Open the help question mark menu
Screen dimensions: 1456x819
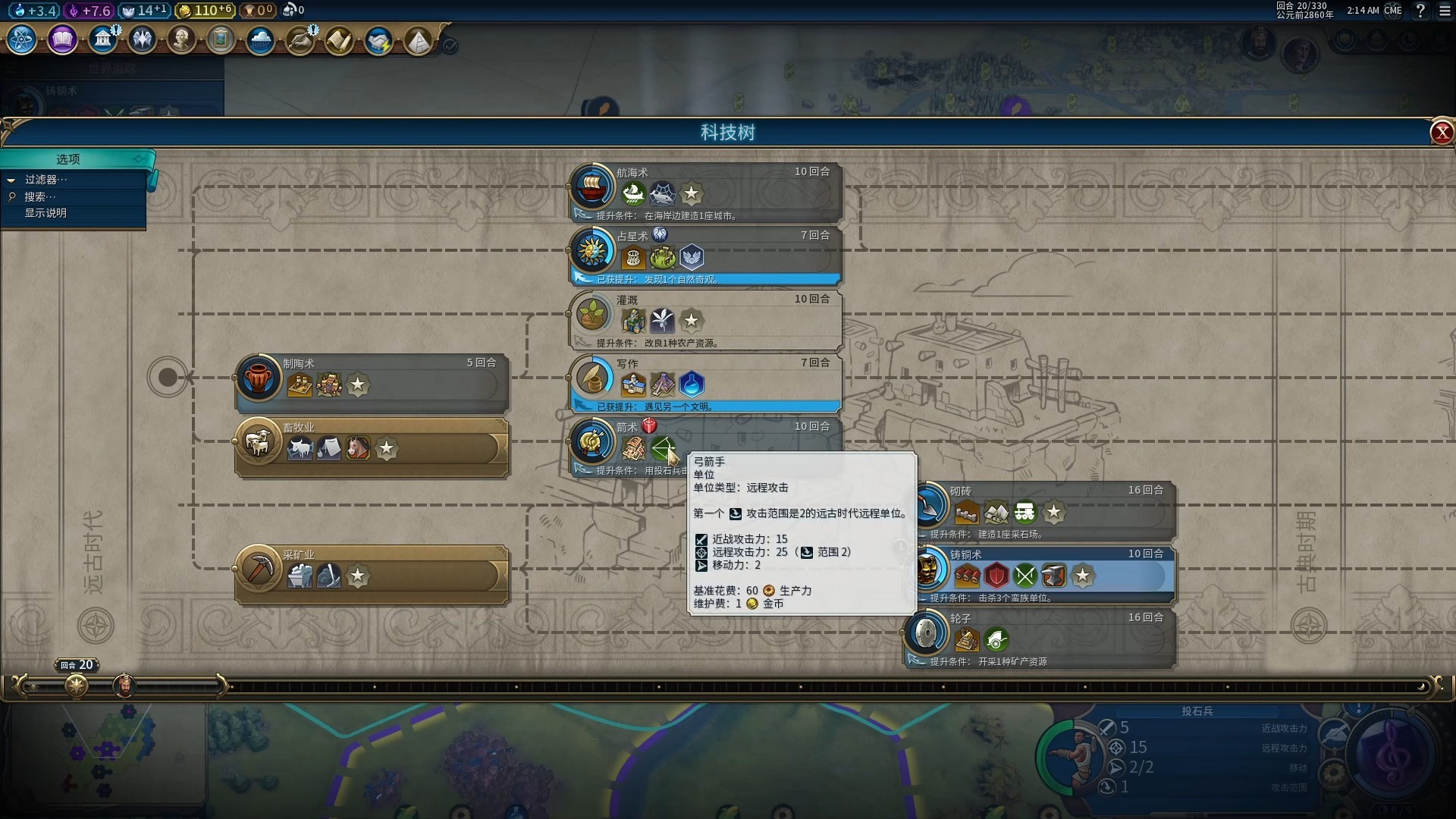(1420, 11)
